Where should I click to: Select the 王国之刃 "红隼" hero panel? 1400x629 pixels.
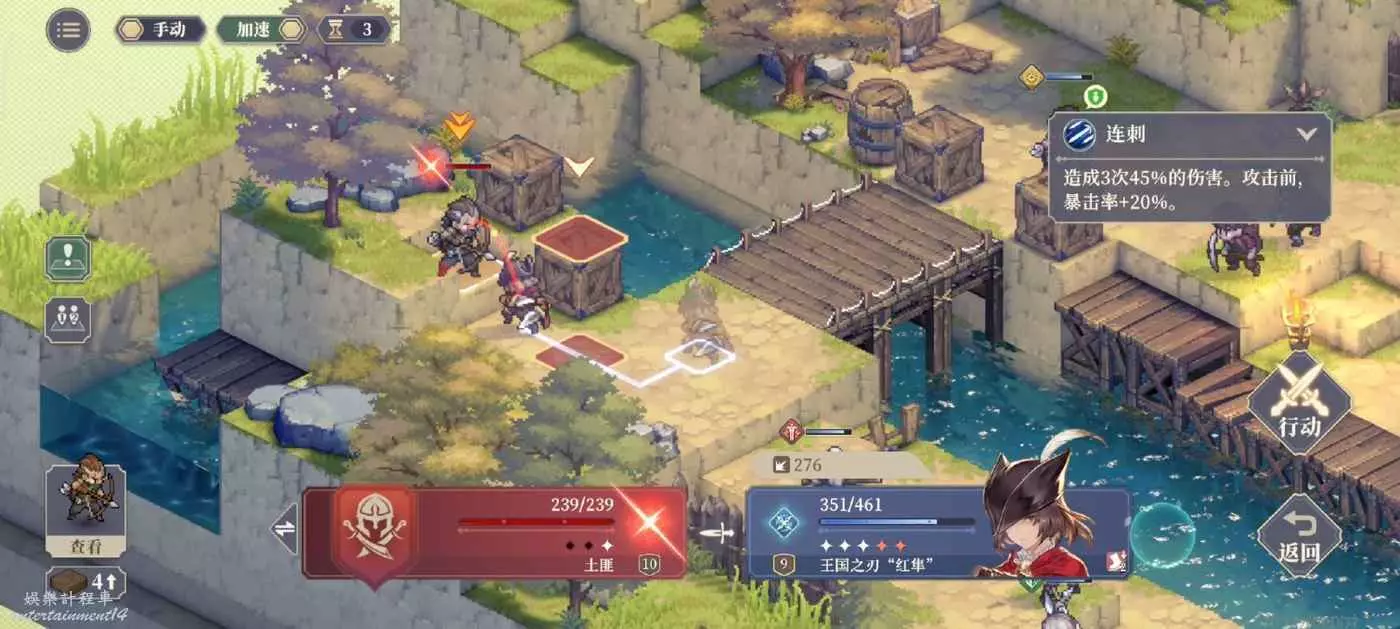coord(900,533)
